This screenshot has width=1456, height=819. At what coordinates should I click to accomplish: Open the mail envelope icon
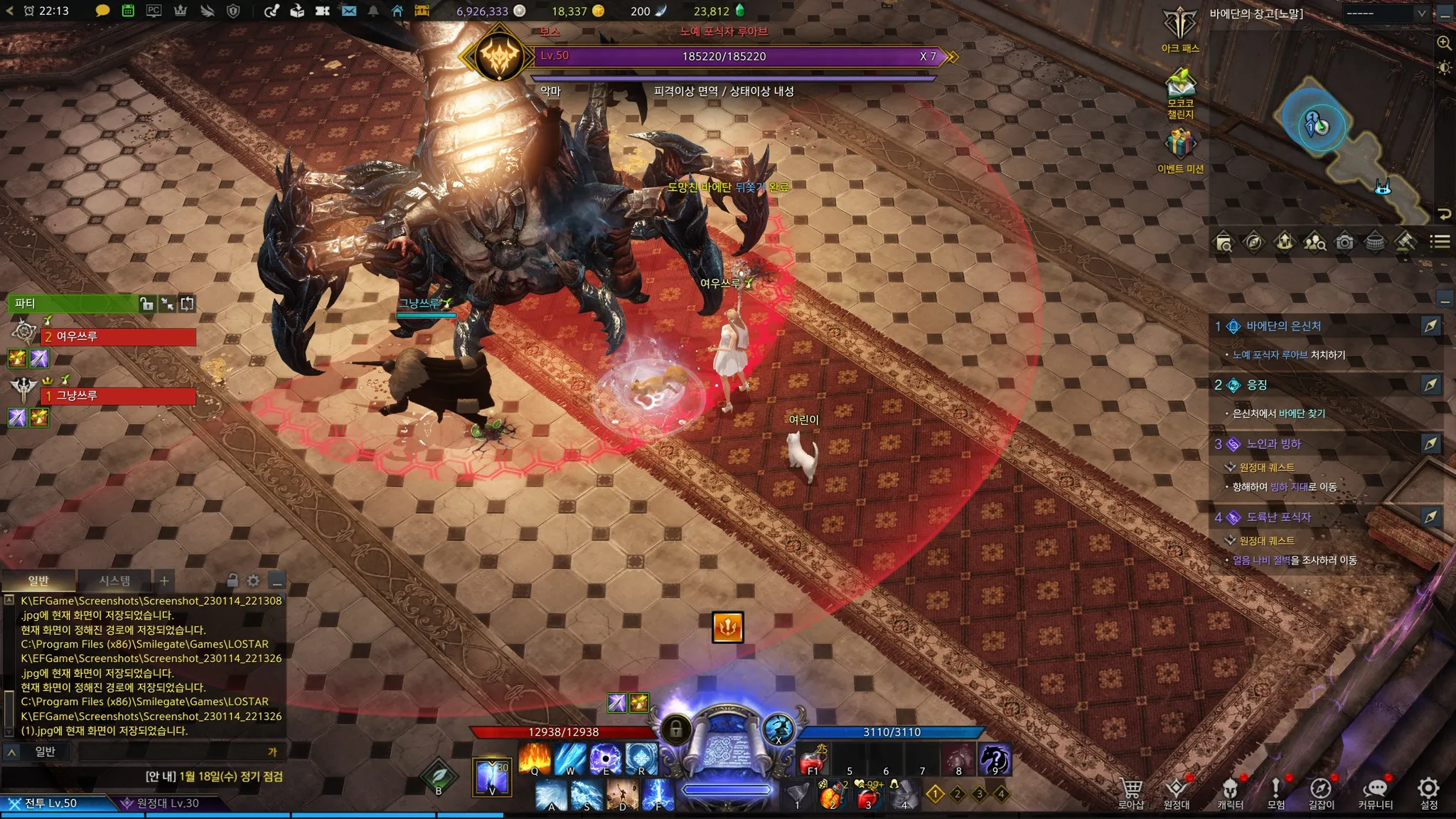point(348,11)
